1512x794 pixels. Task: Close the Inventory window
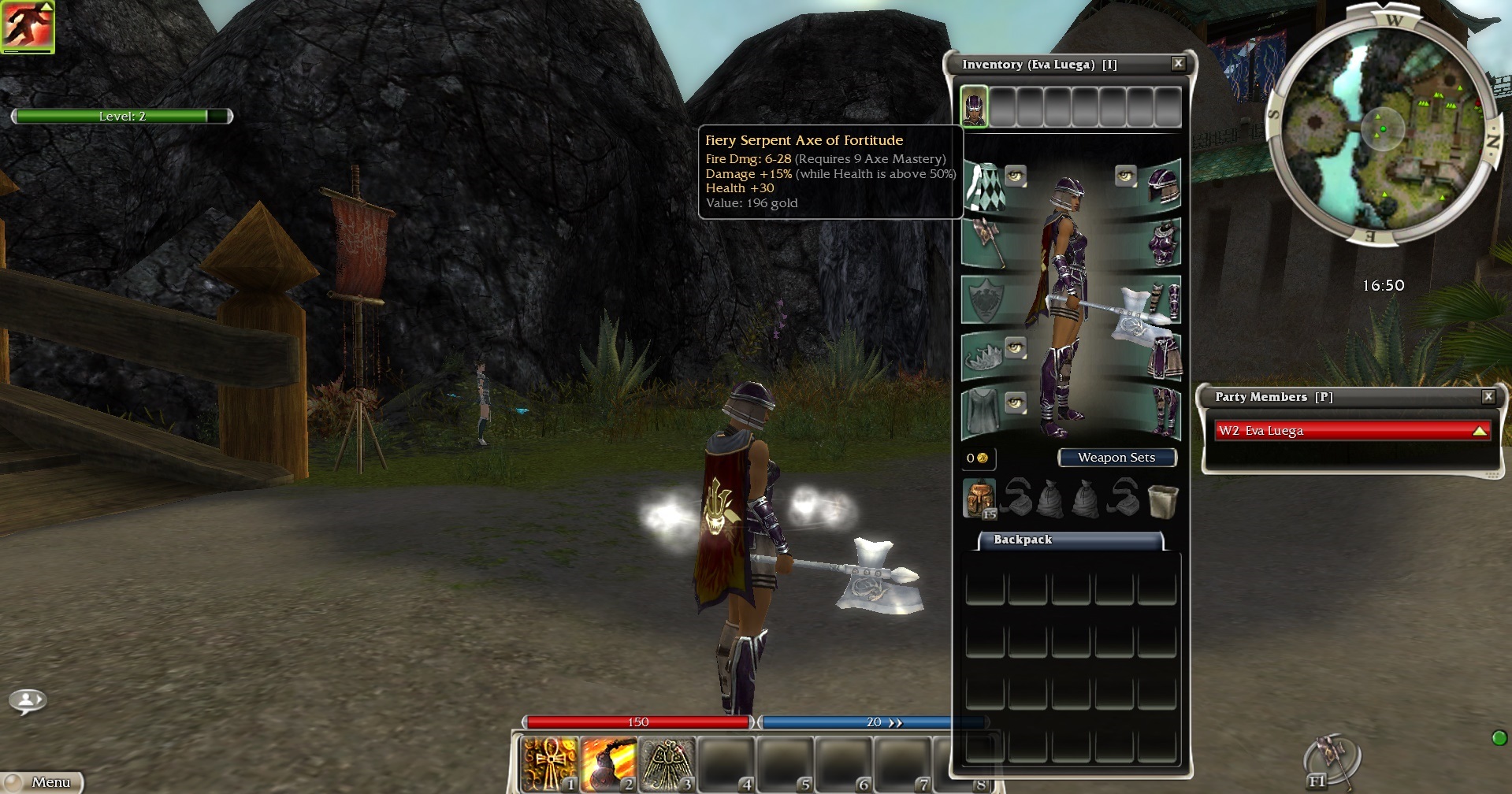[x=1178, y=64]
